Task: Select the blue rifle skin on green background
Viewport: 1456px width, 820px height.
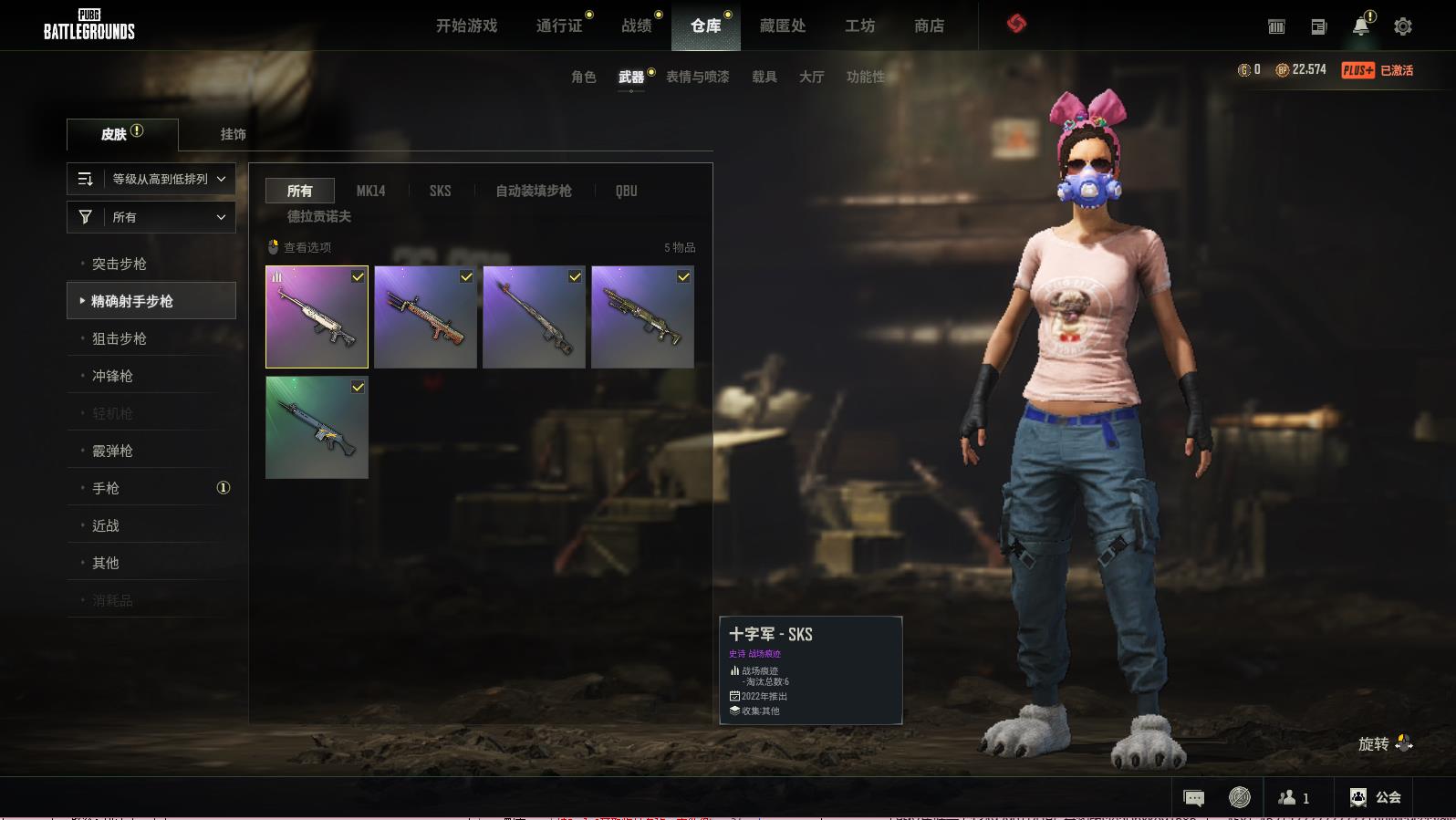Action: click(317, 428)
